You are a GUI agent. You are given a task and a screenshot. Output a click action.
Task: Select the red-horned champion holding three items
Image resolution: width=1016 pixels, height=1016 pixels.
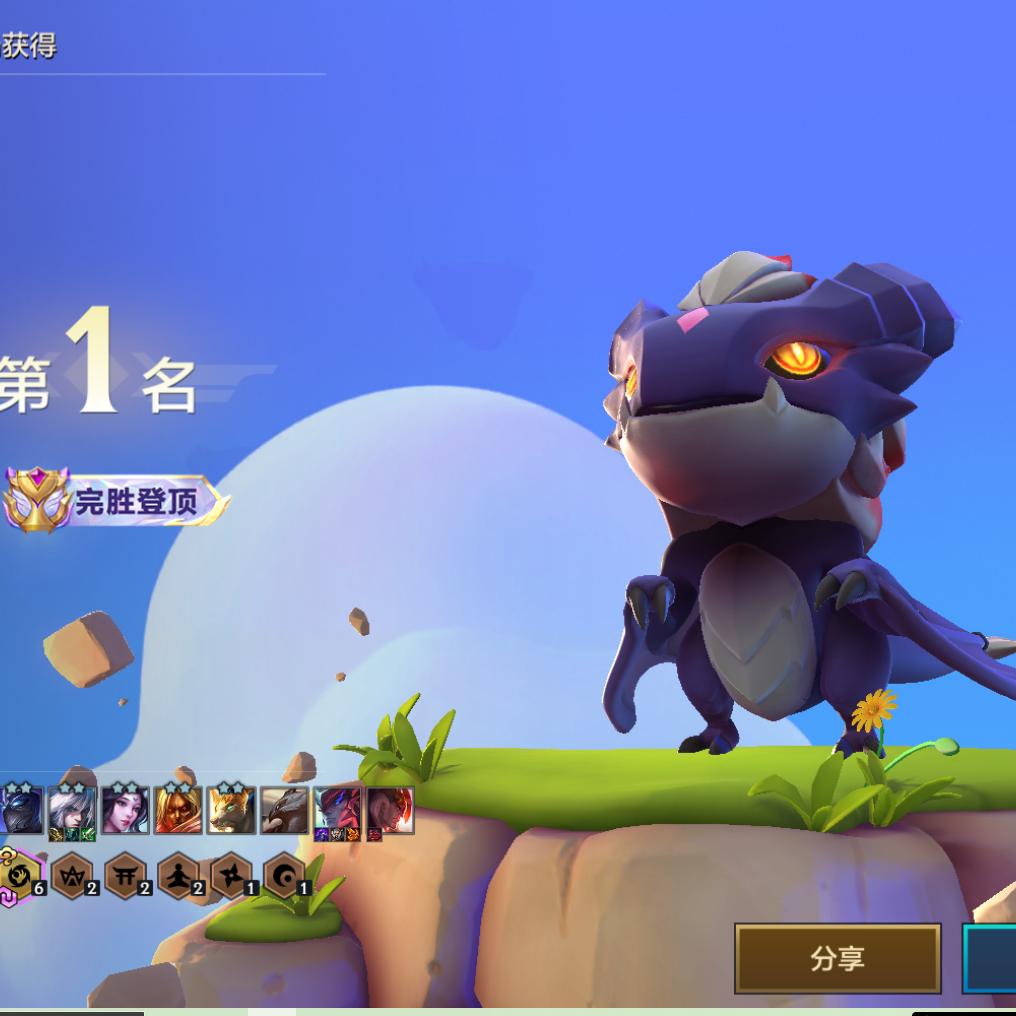(x=337, y=809)
